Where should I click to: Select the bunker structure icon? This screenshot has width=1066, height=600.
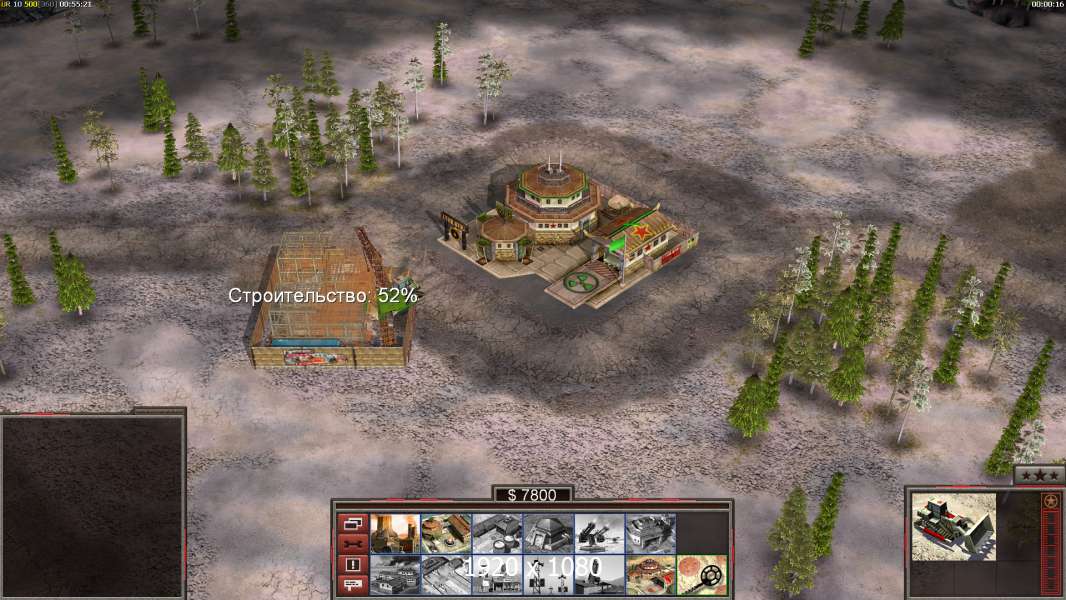click(548, 533)
